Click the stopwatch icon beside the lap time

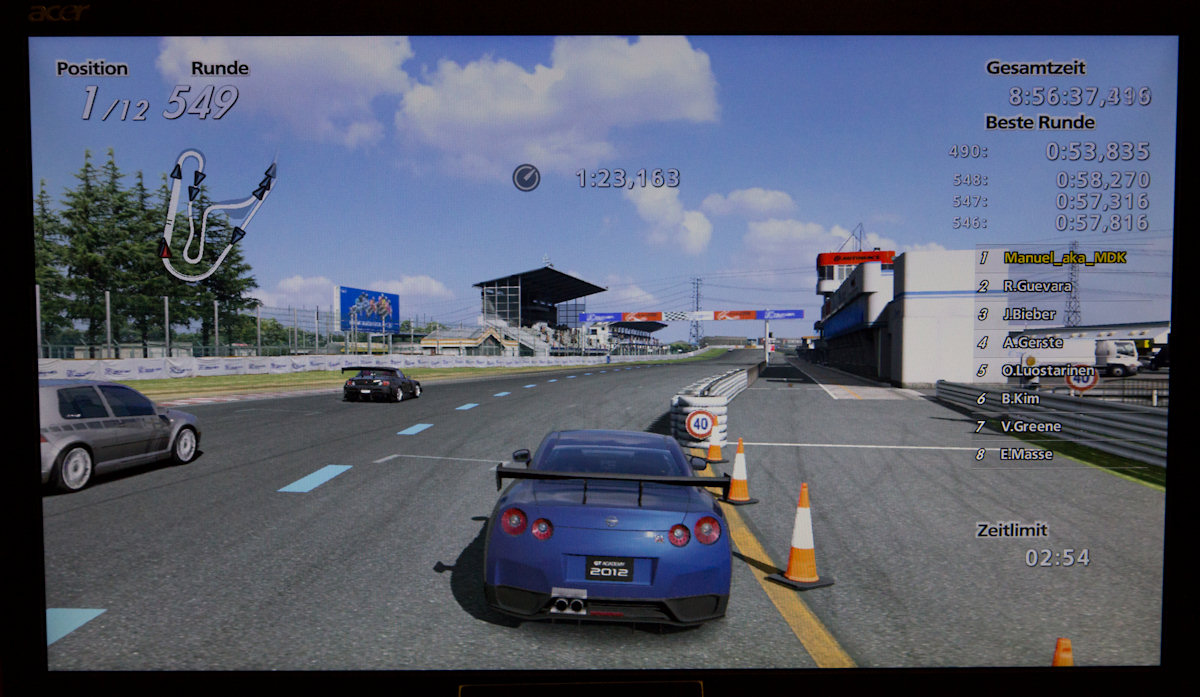click(x=526, y=178)
